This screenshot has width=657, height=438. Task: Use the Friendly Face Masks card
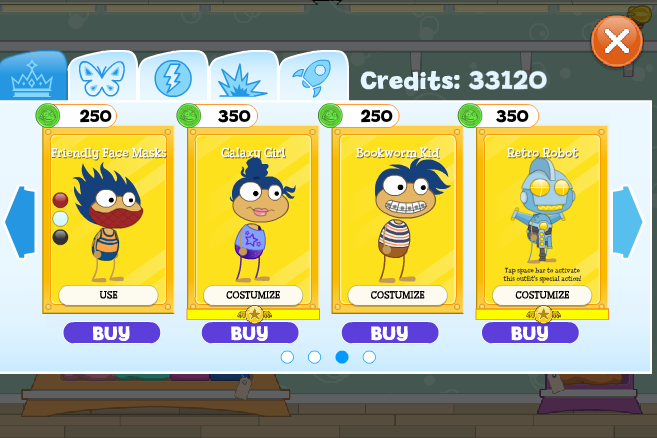point(108,295)
